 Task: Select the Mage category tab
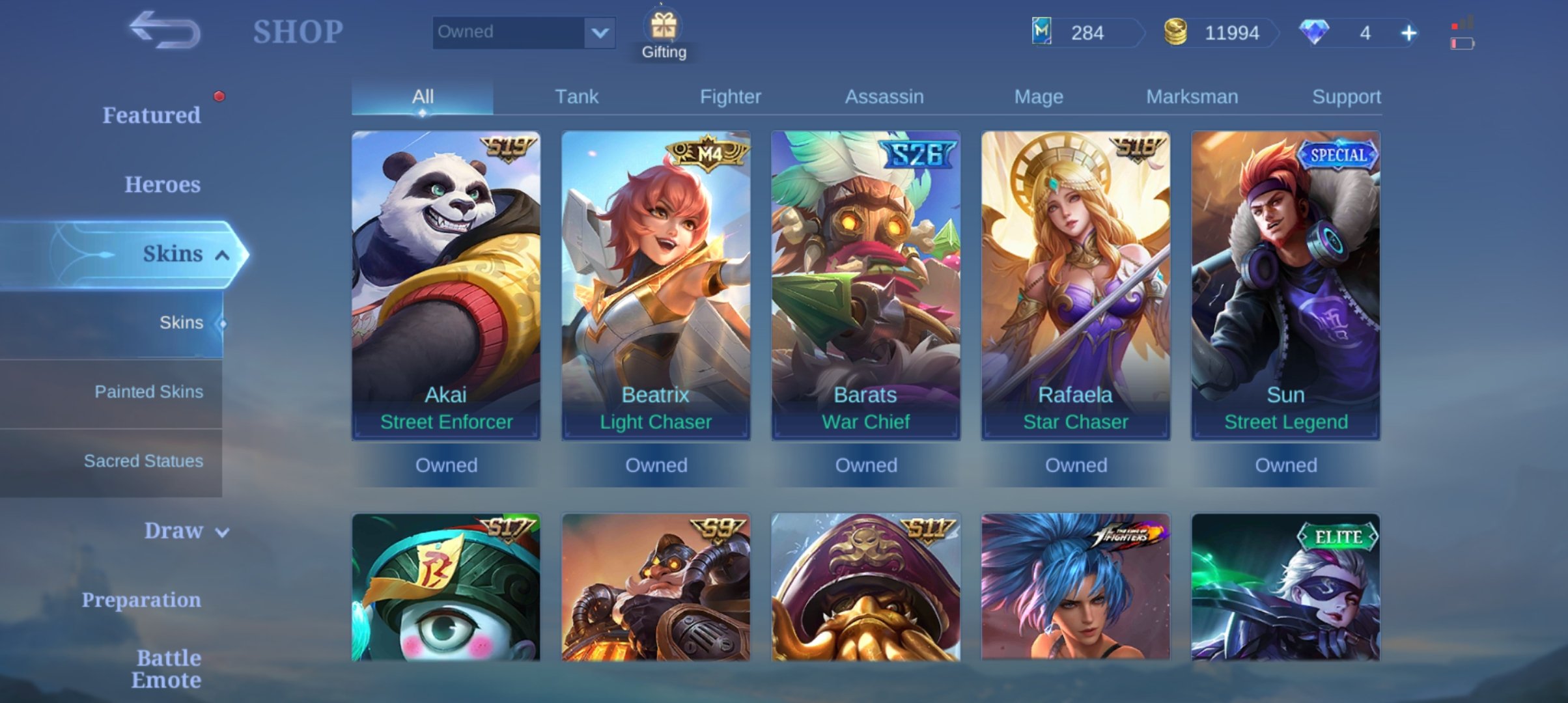point(1038,97)
